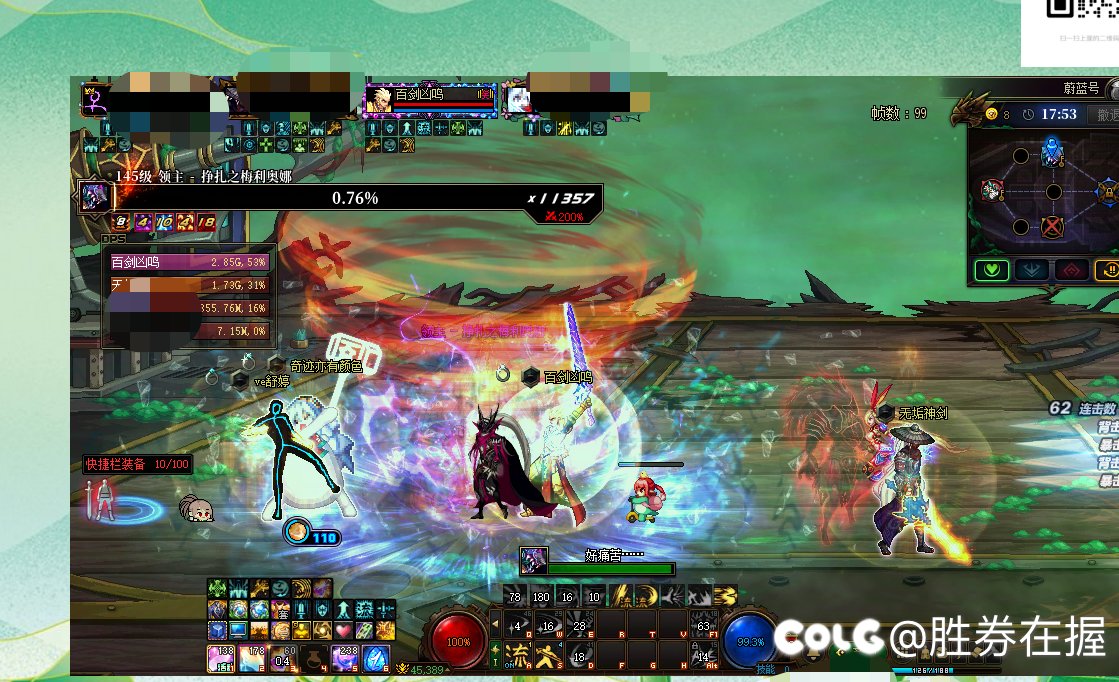Click the yellow pause-style button below the minimap
The image size is (1119, 682).
tap(1108, 270)
